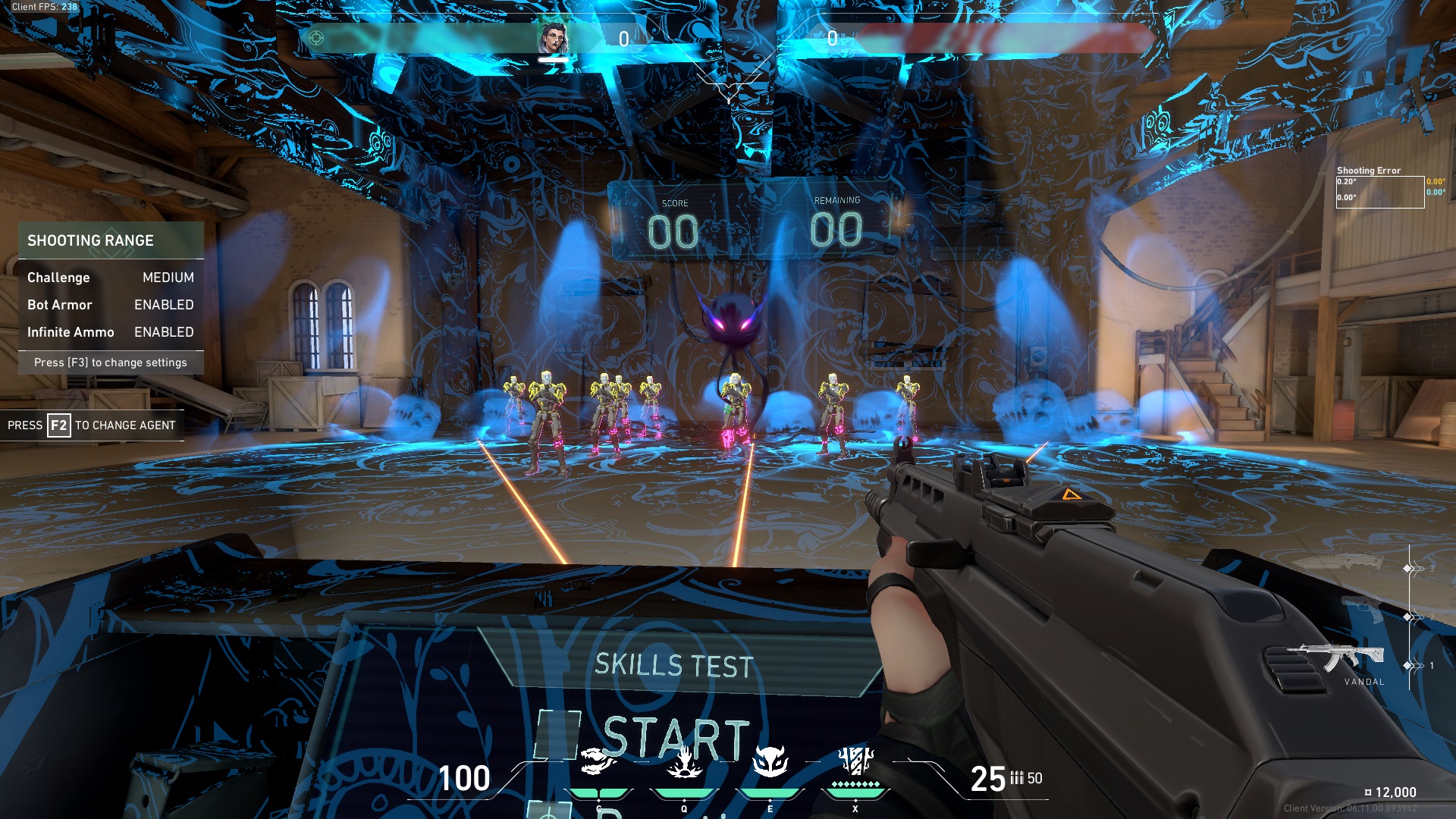This screenshot has height=819, width=1456.
Task: Expand the Shooting Error panel
Action: (x=1369, y=171)
